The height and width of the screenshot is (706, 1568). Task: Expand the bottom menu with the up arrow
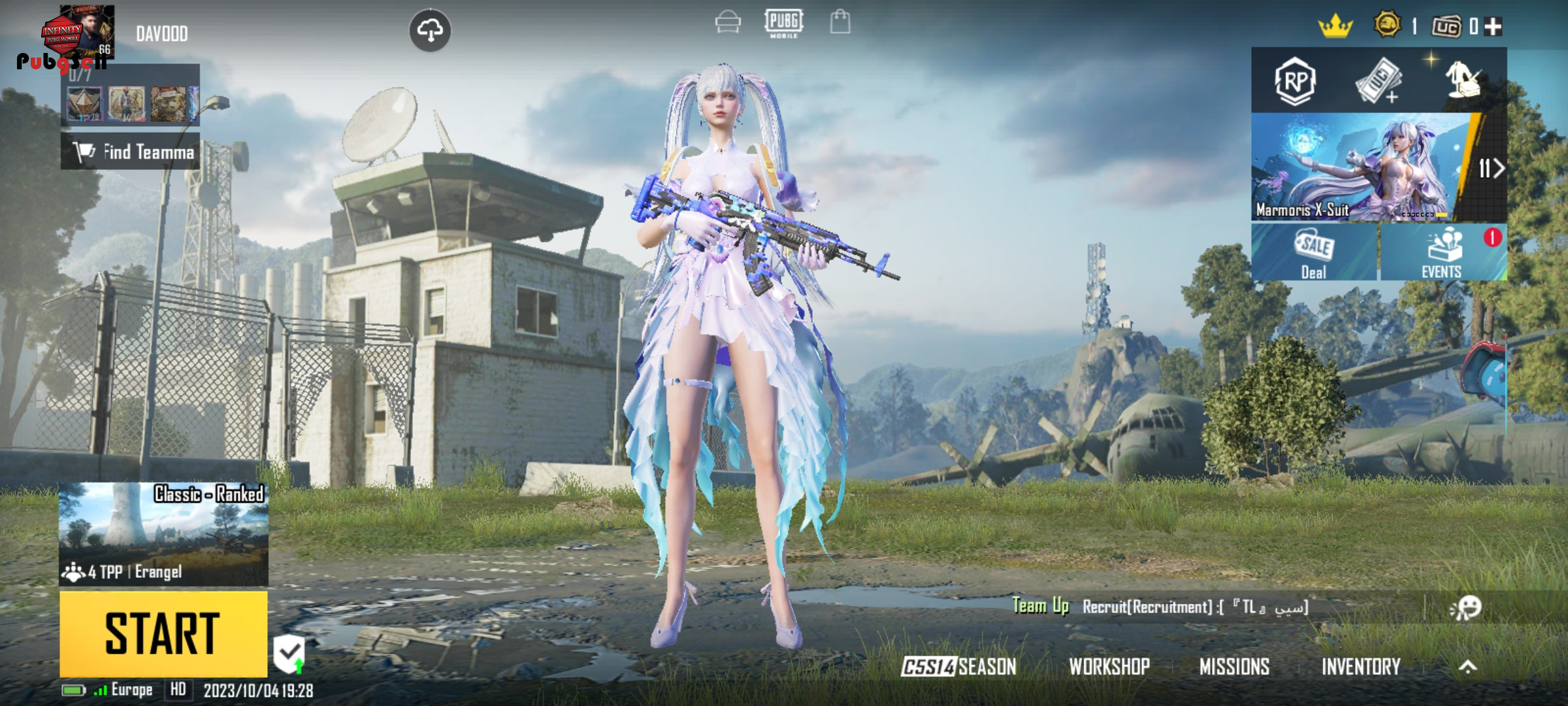(x=1467, y=666)
